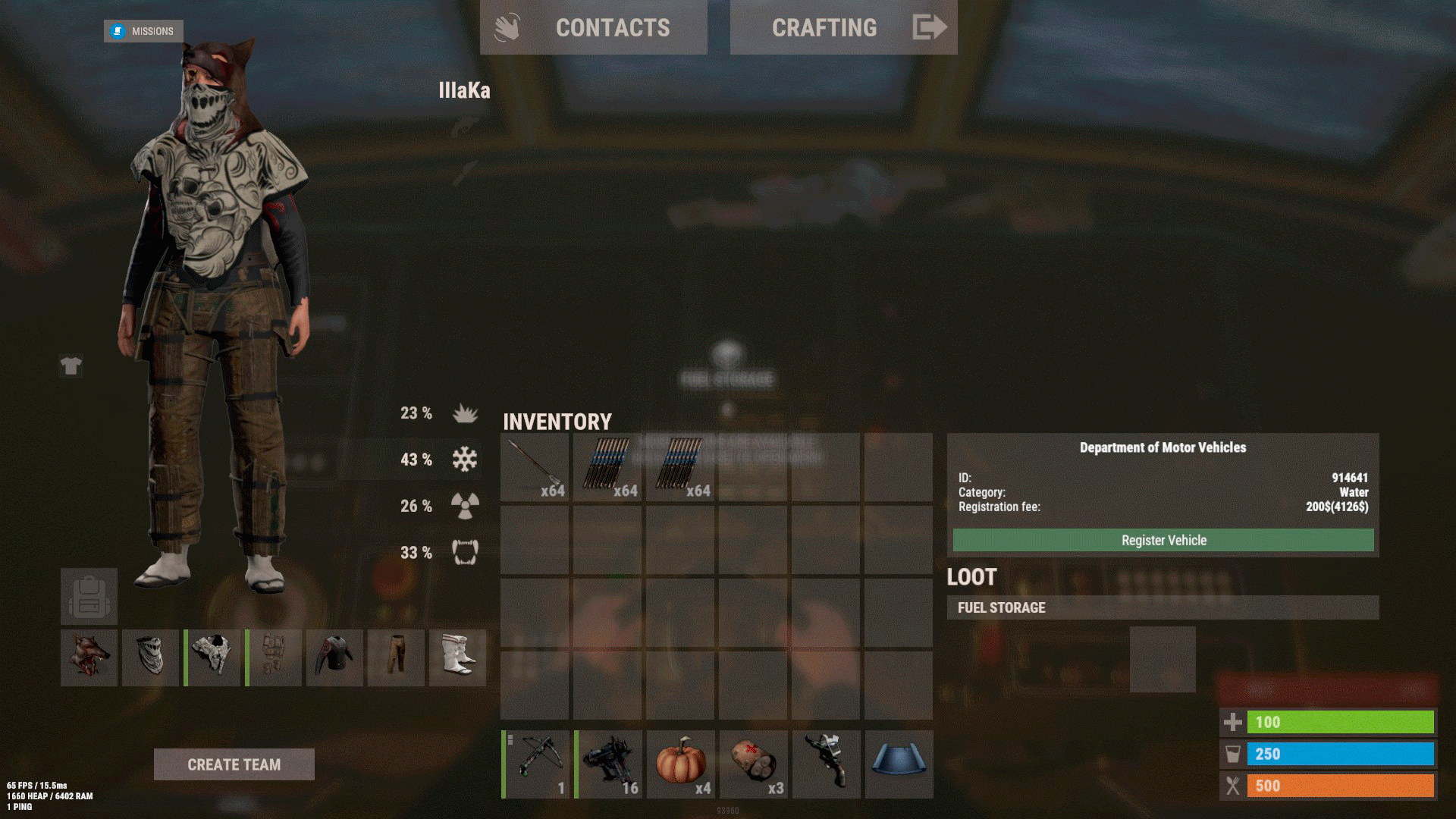
Task: Select the blue rolled blueprint slot
Action: click(899, 764)
